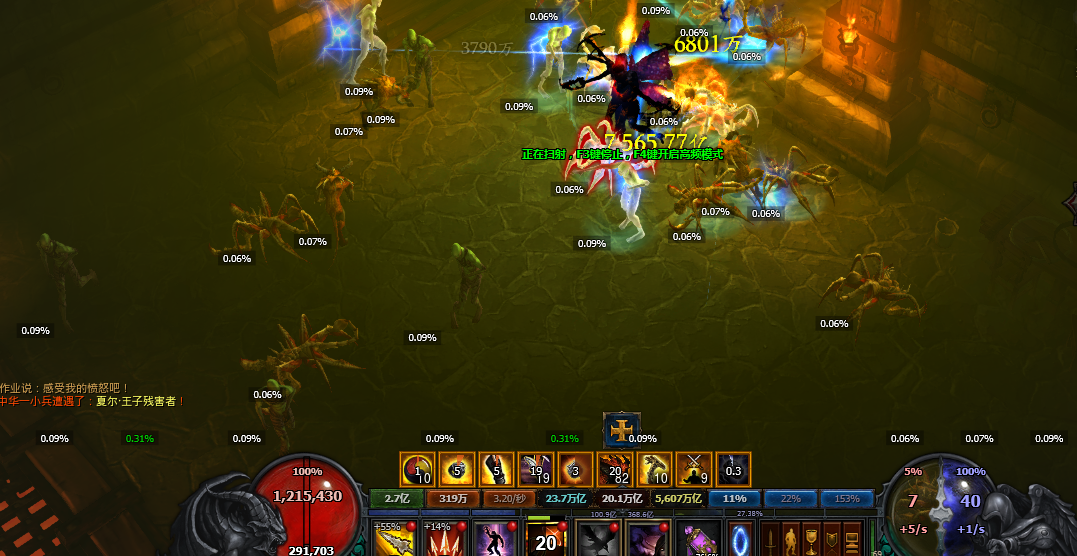Cast the raven skill
Viewport: 1077px width, 556px height.
click(597, 539)
